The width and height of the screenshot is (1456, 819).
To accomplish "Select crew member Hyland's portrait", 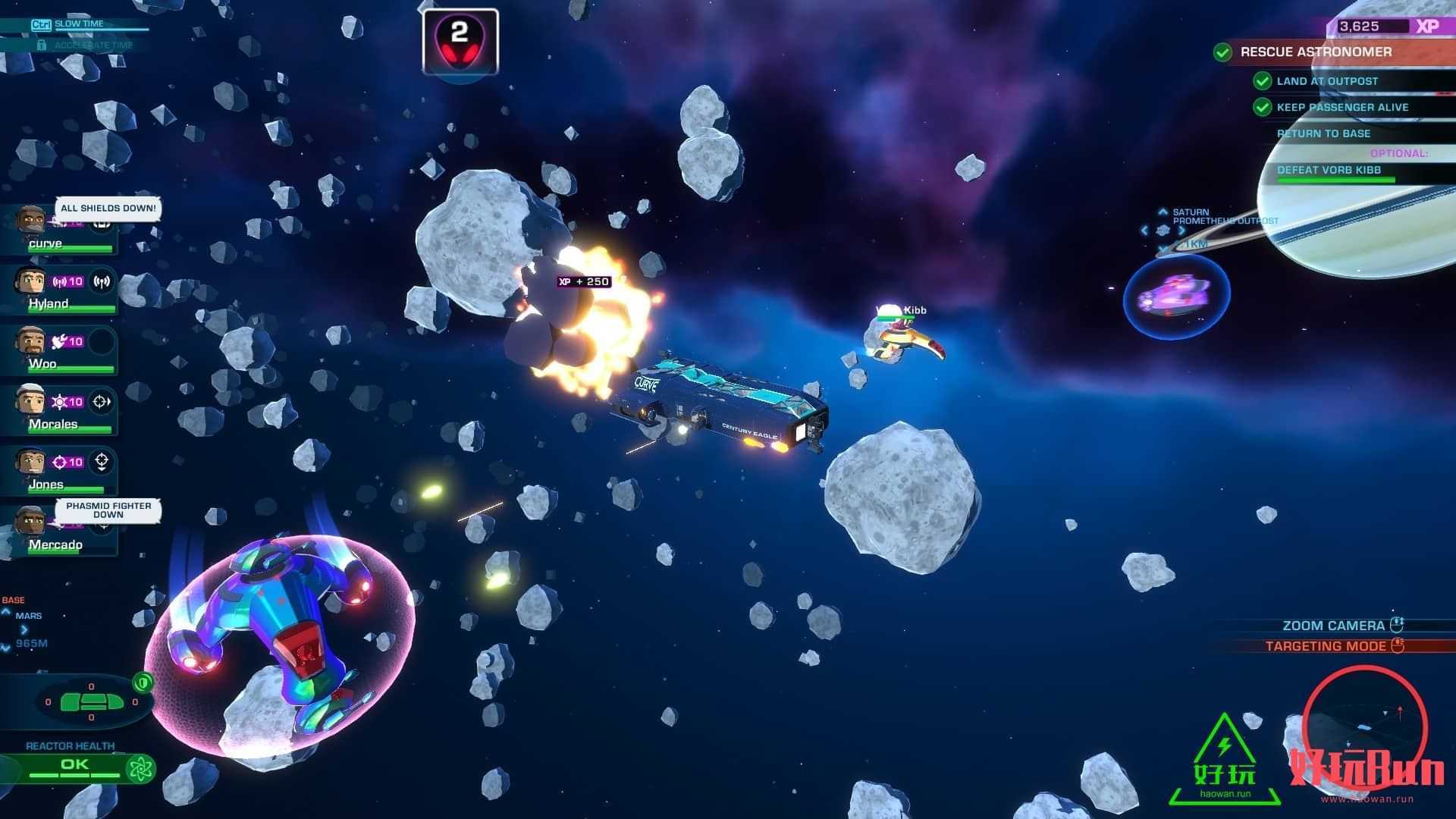I will (x=30, y=282).
